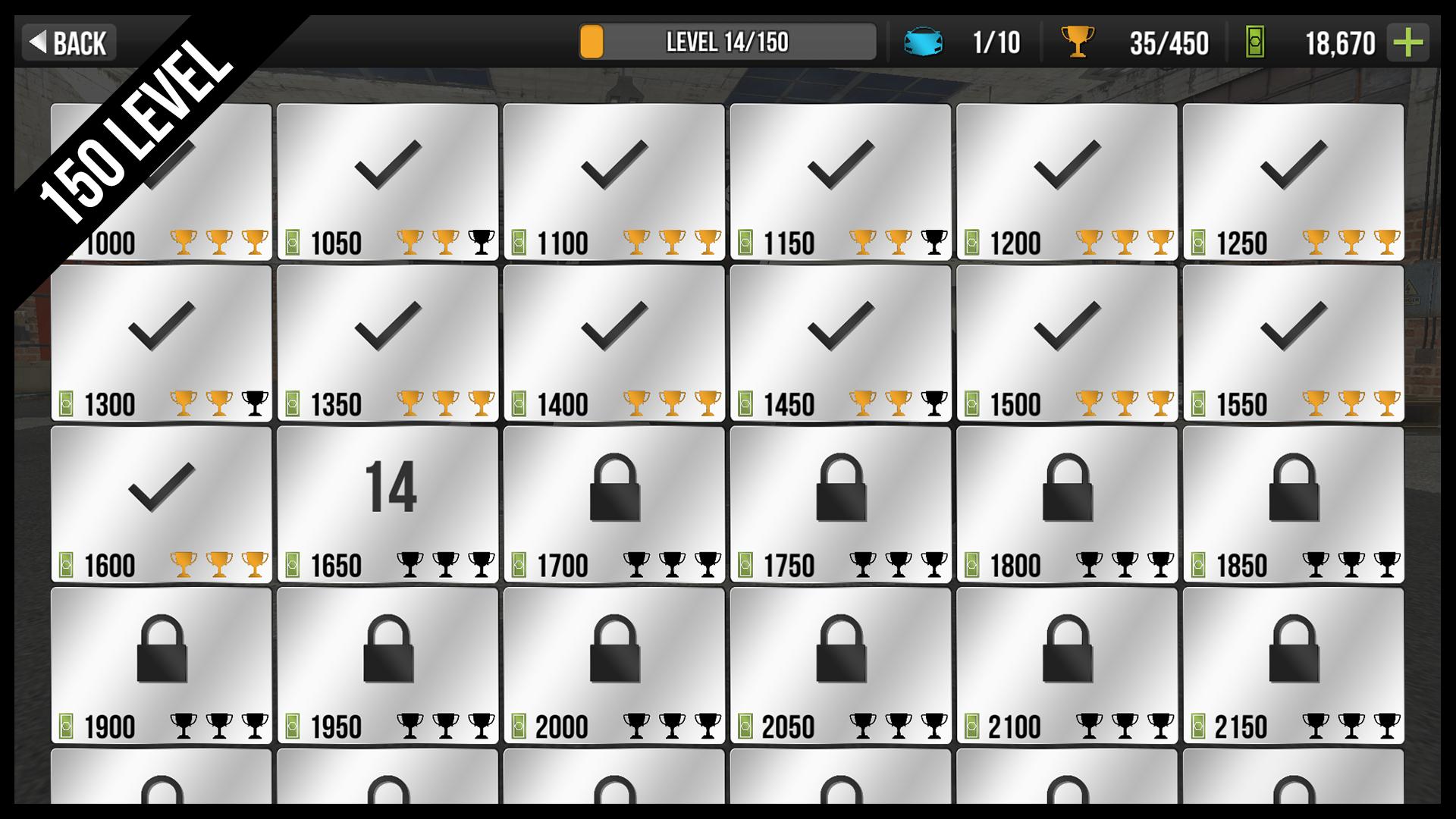
Task: Choose the completed level with 1200 reward
Action: point(1066,182)
